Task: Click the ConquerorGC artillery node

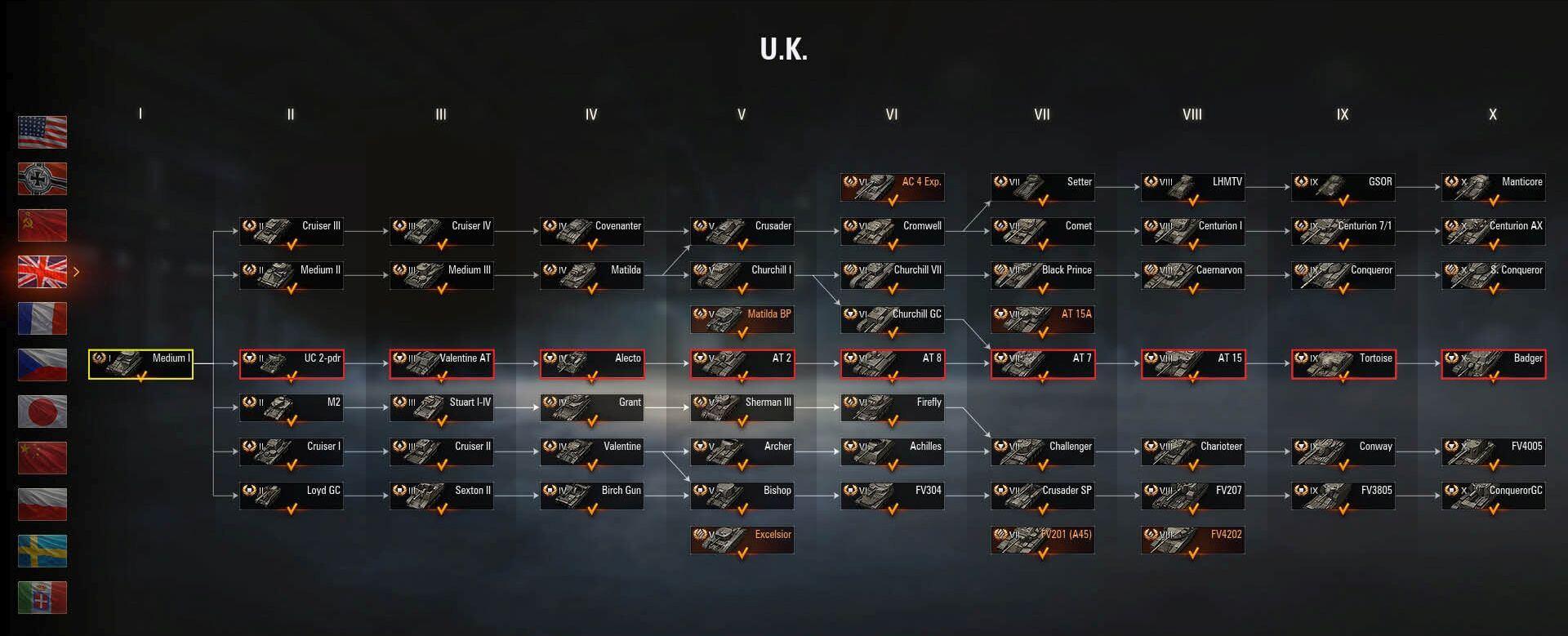Action: (1493, 496)
